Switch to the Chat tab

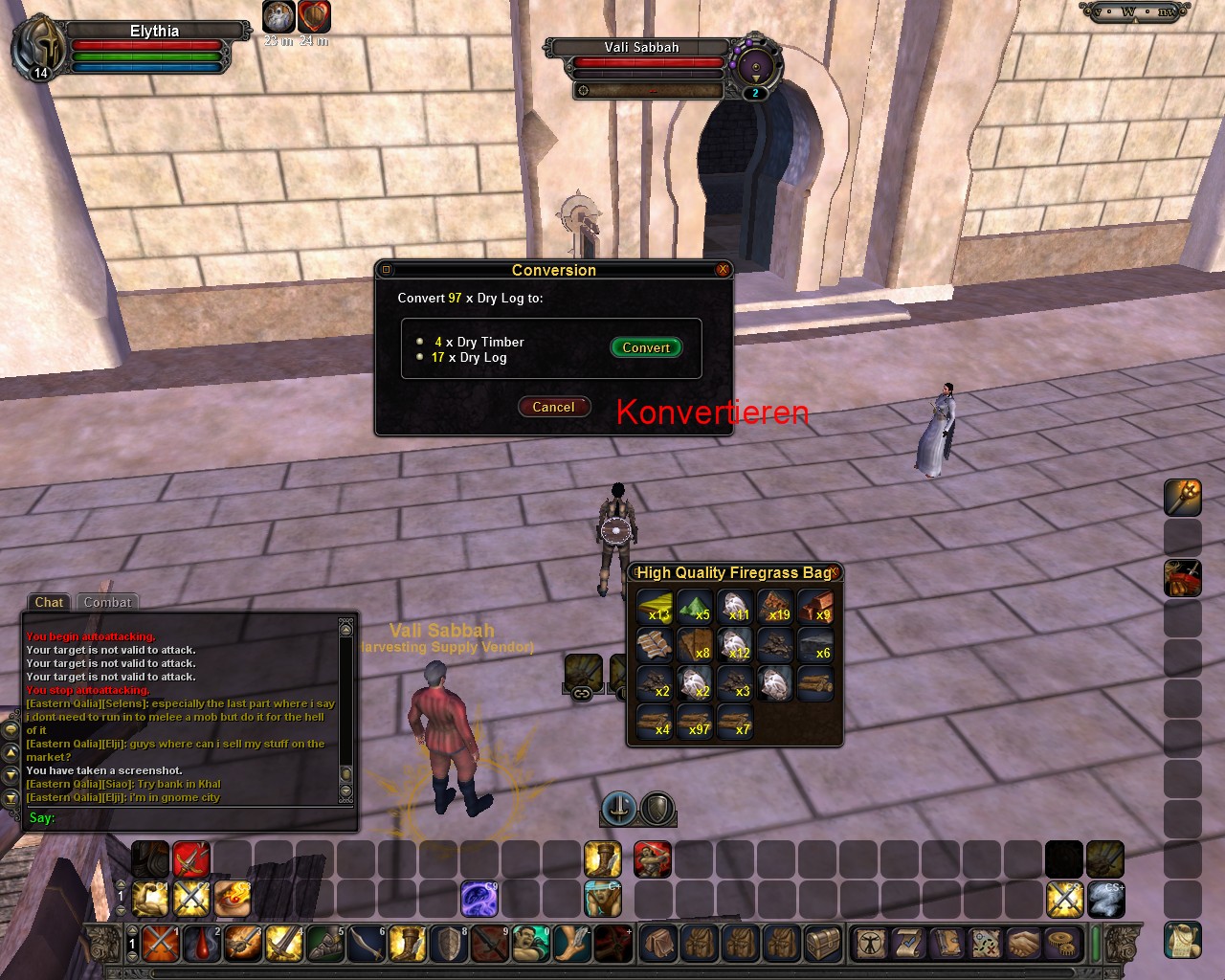pos(49,602)
